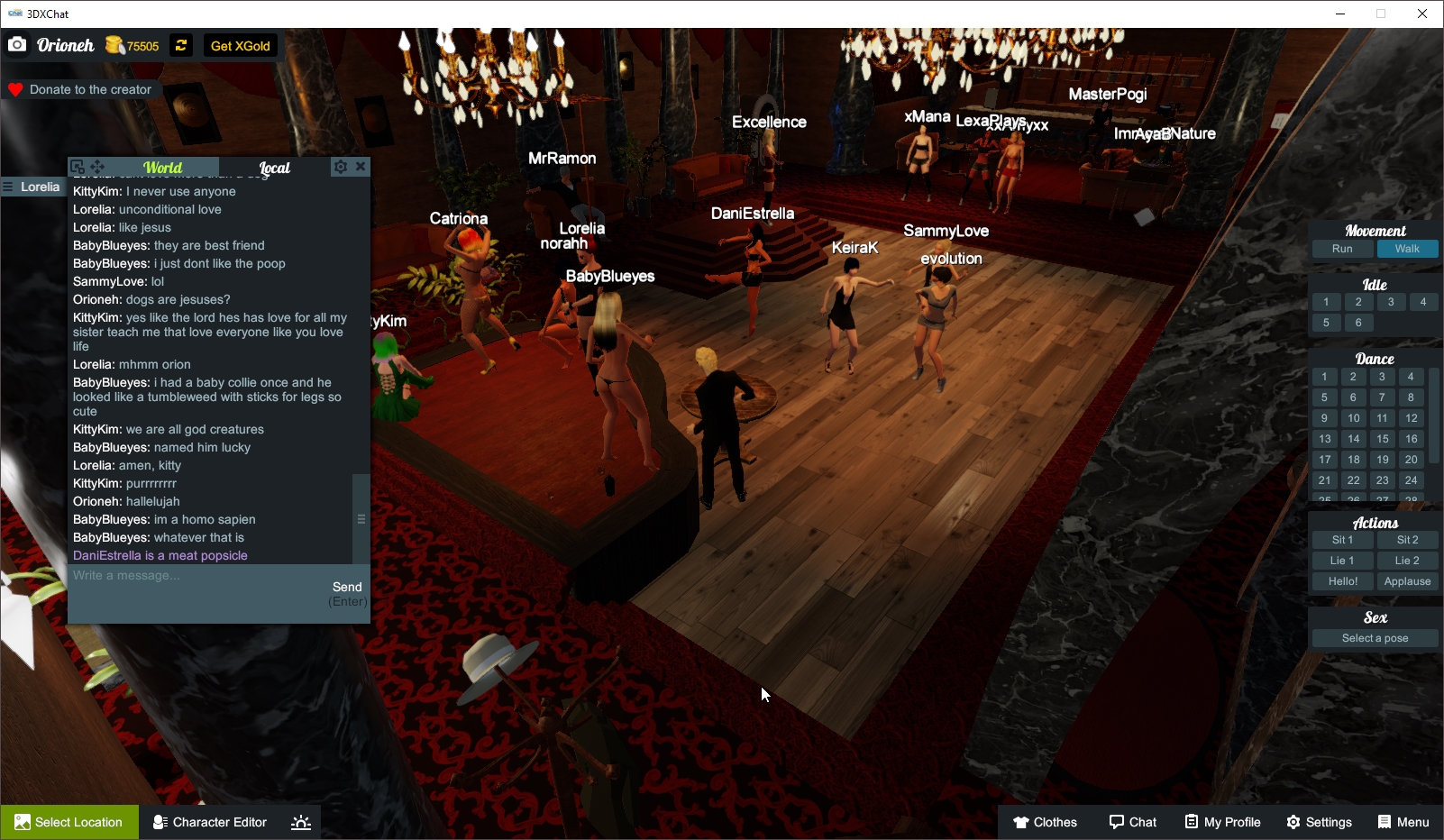Expand the Lorelia hamburger menu

click(x=8, y=187)
